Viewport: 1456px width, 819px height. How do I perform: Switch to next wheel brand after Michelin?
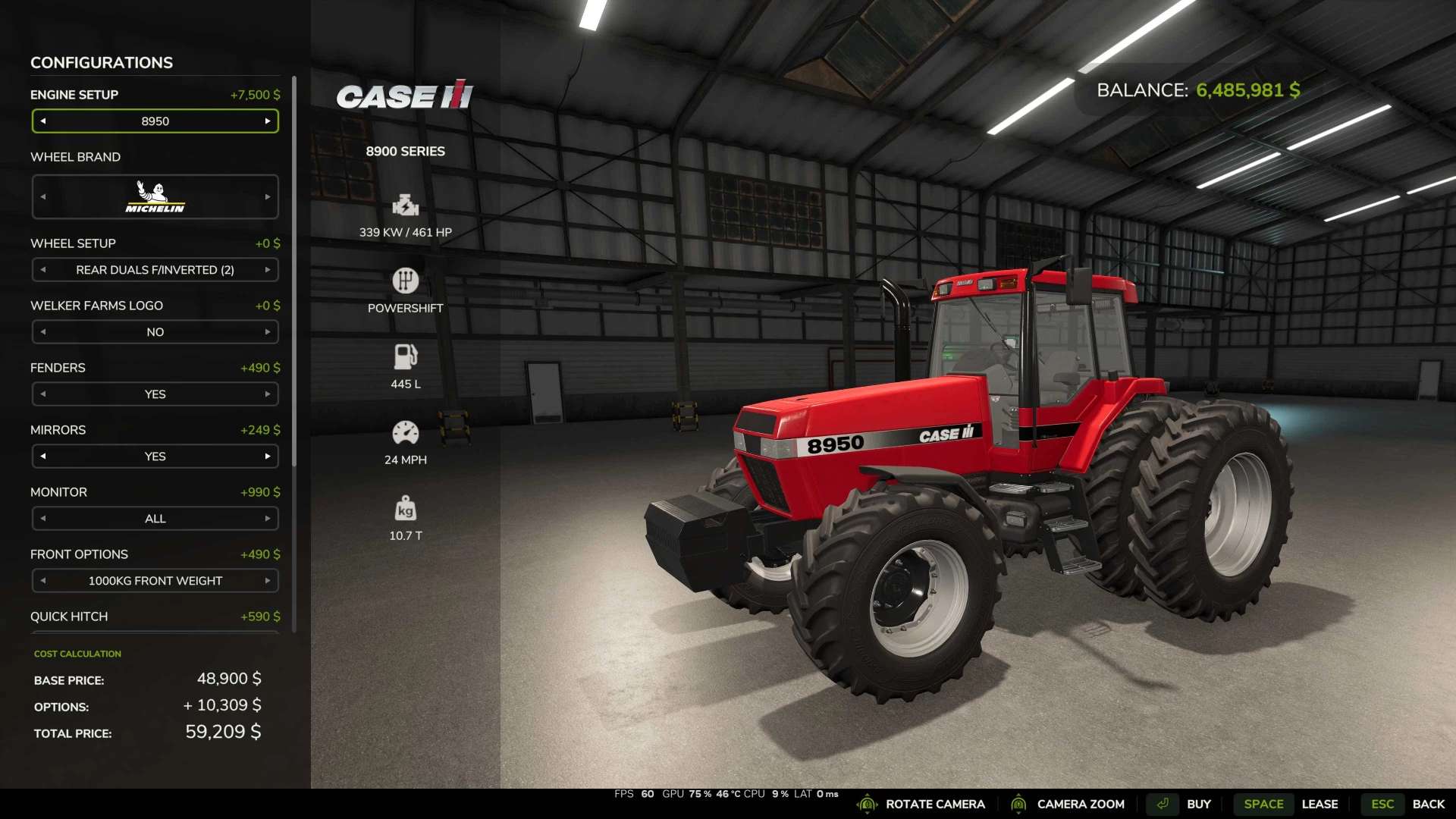point(268,197)
